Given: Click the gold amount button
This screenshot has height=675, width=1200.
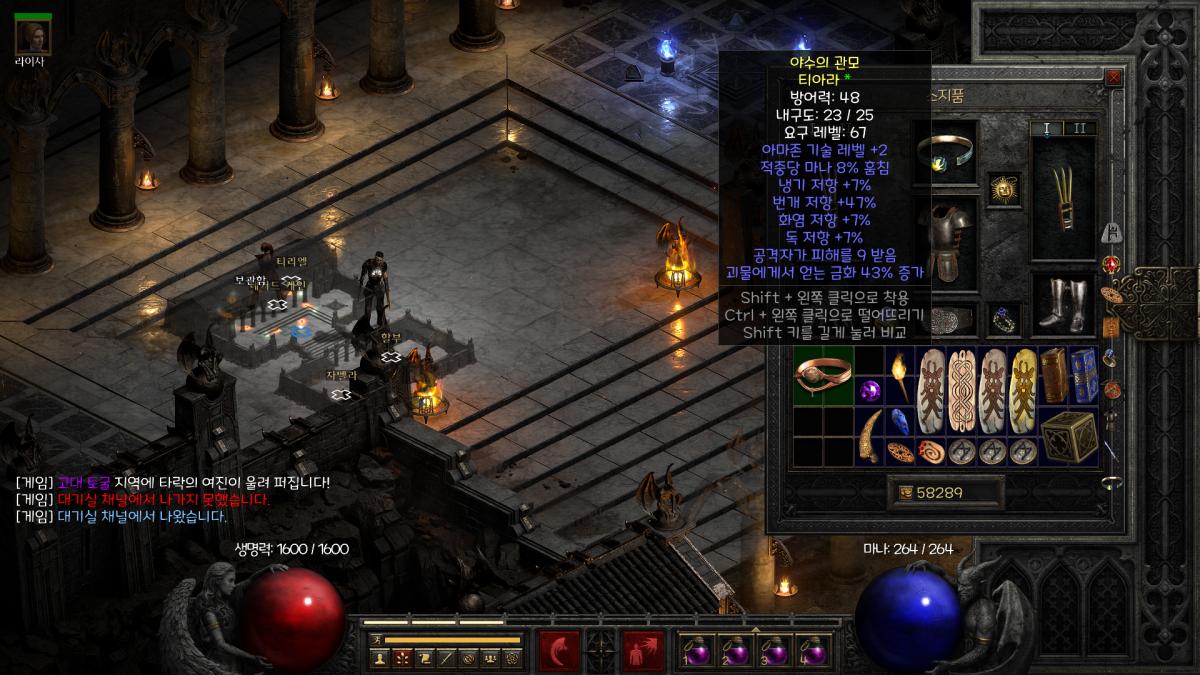Looking at the screenshot, I should click(946, 492).
